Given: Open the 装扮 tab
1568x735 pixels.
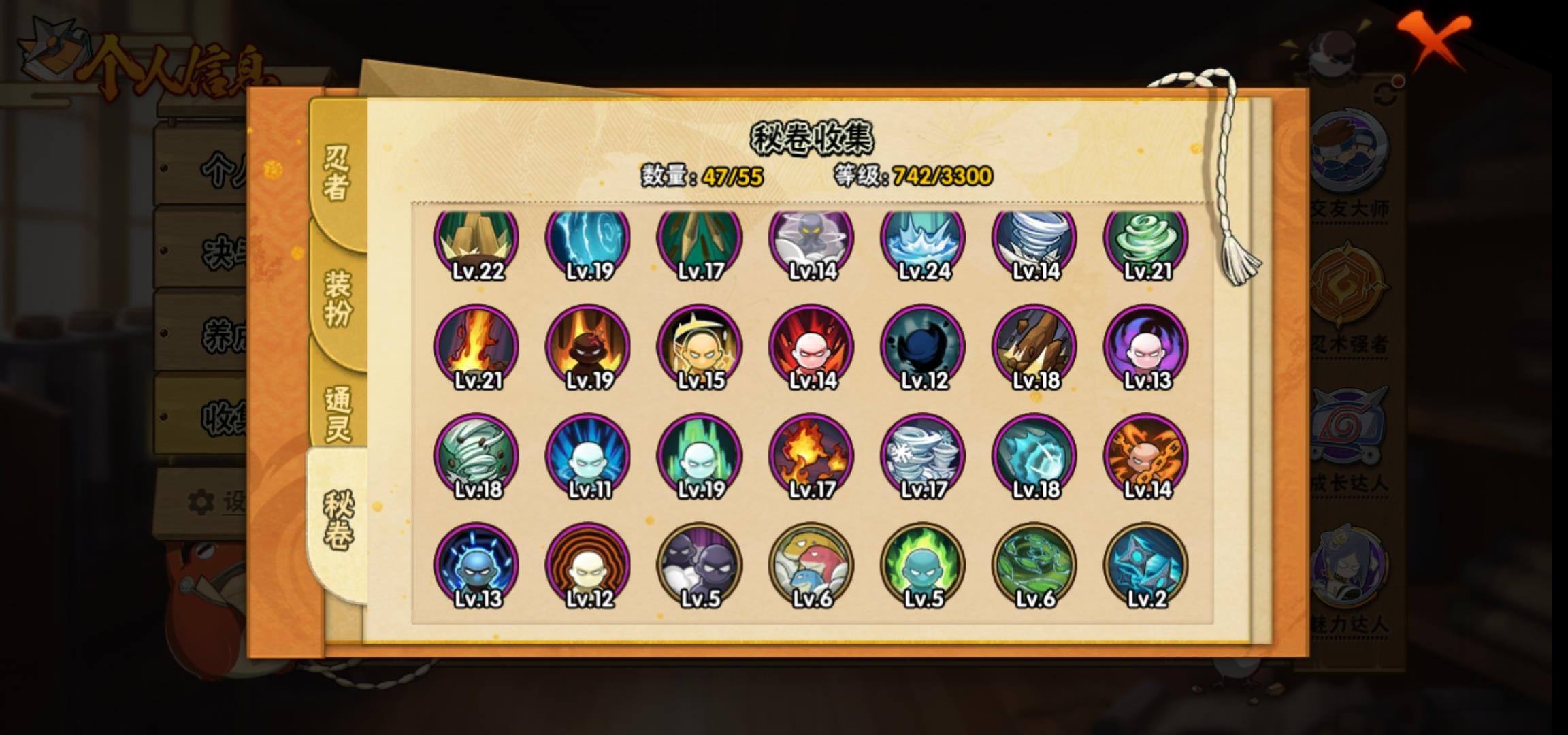Looking at the screenshot, I should (338, 297).
